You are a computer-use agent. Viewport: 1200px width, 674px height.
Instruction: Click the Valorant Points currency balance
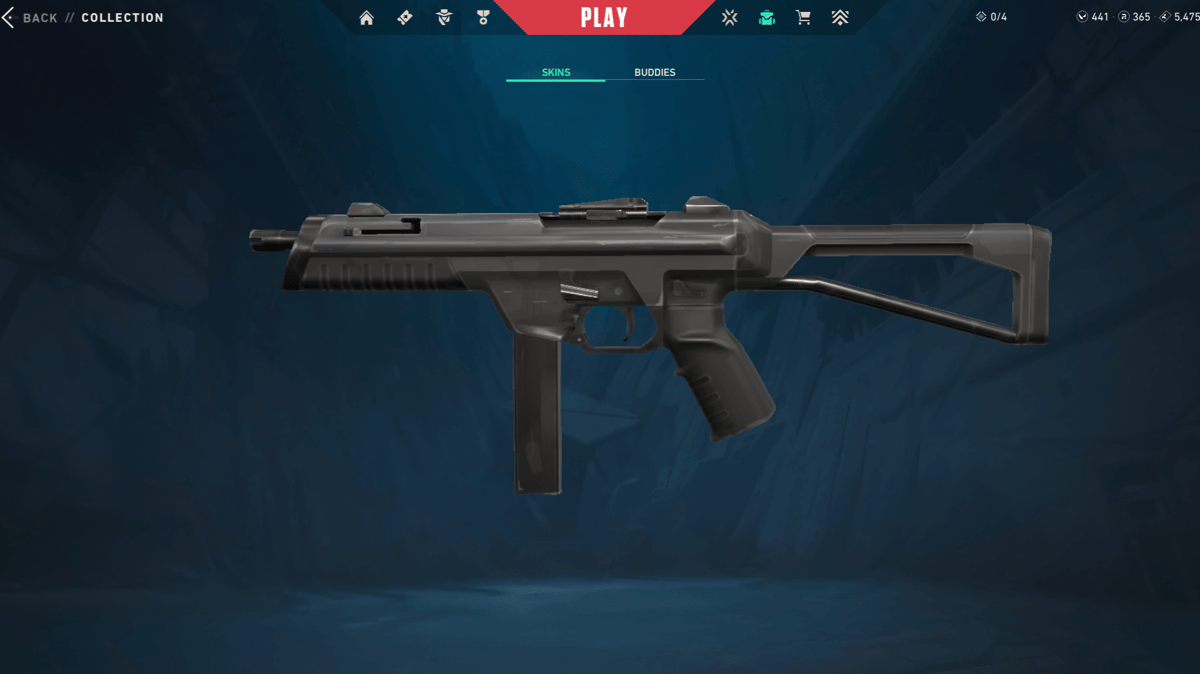(x=1092, y=18)
